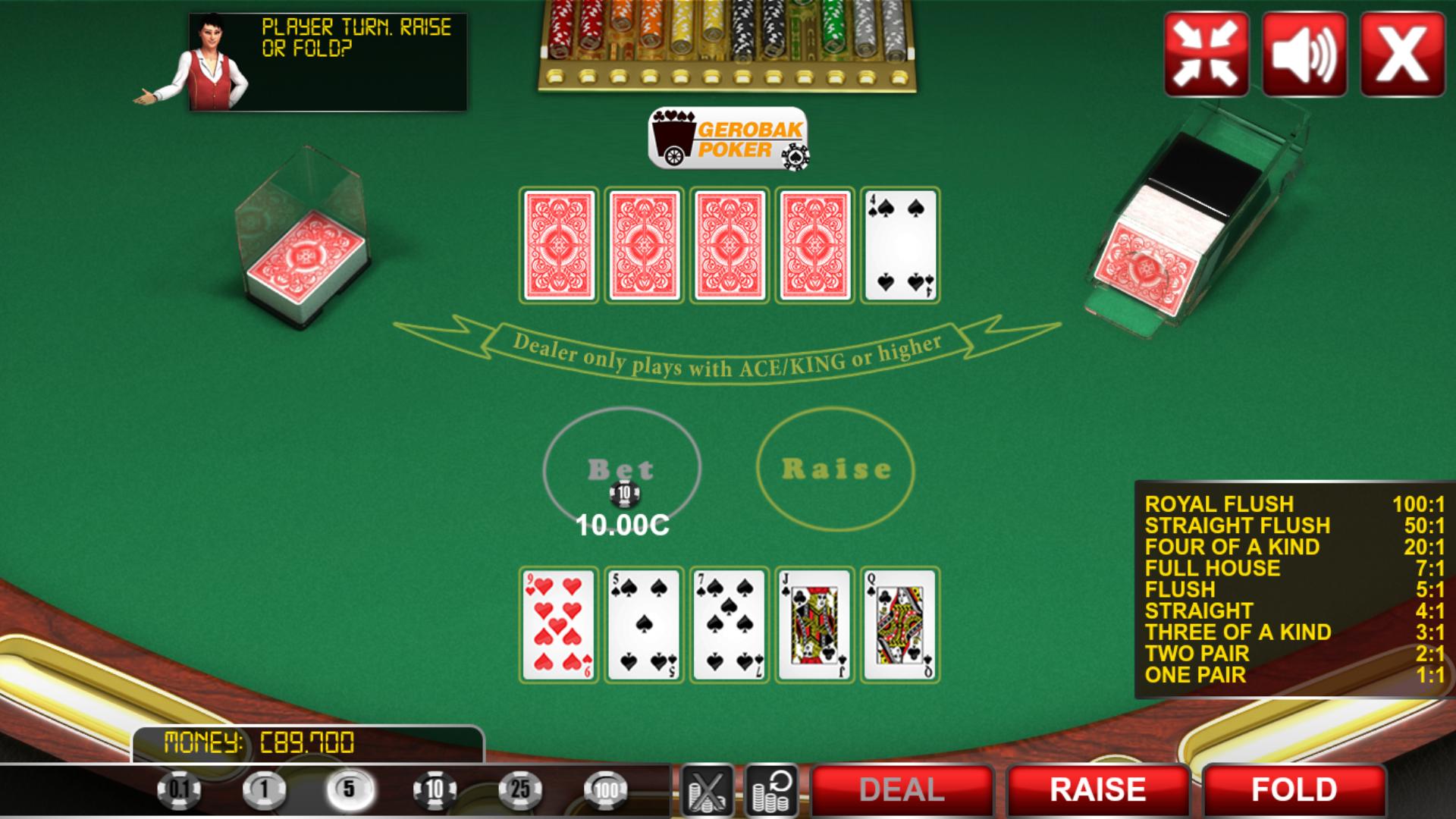Click the clear bet icon with crossed chips

pyautogui.click(x=706, y=789)
